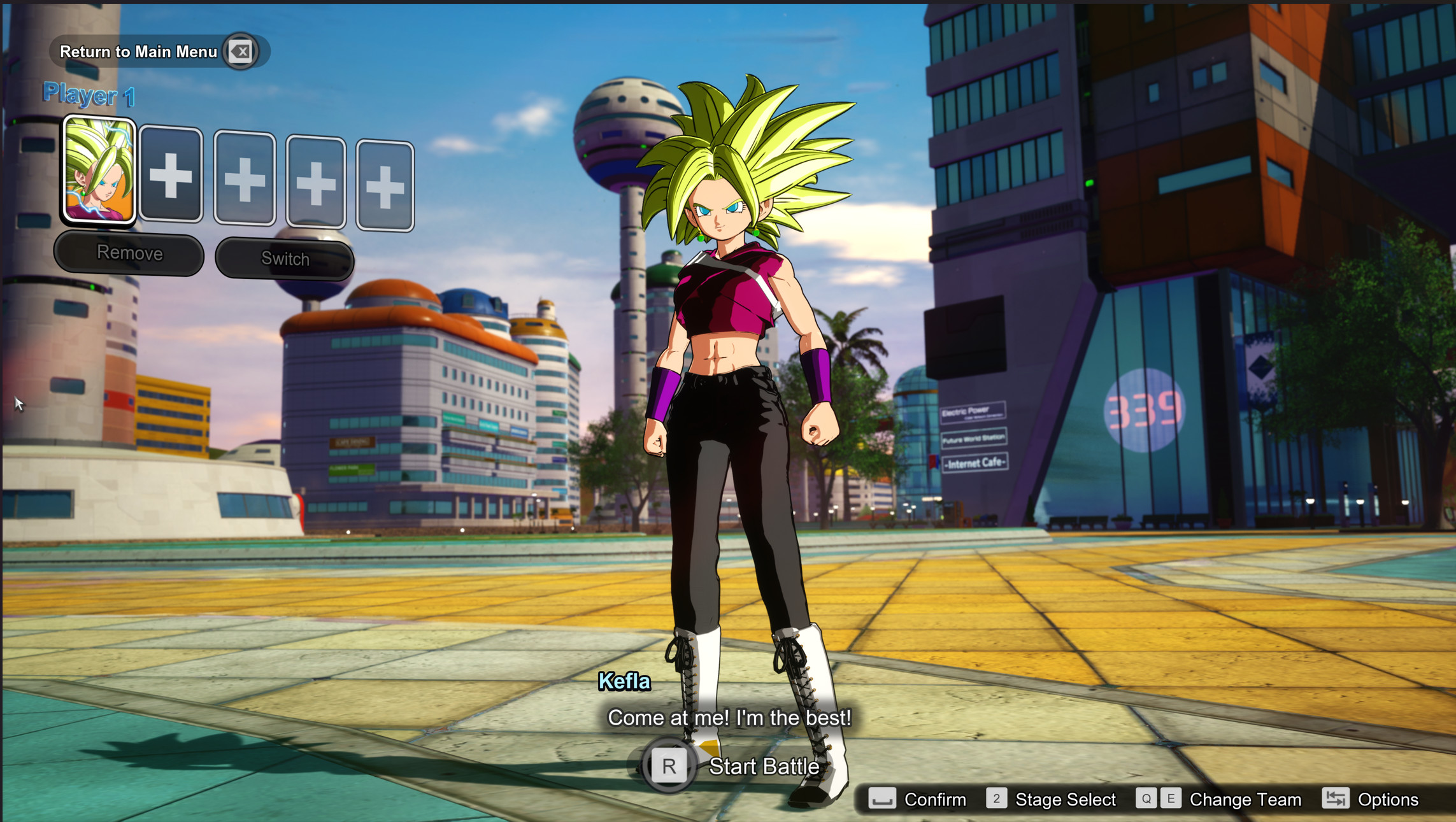1456x822 pixels.
Task: Click the X icon next to Return to Main Menu
Action: click(241, 52)
